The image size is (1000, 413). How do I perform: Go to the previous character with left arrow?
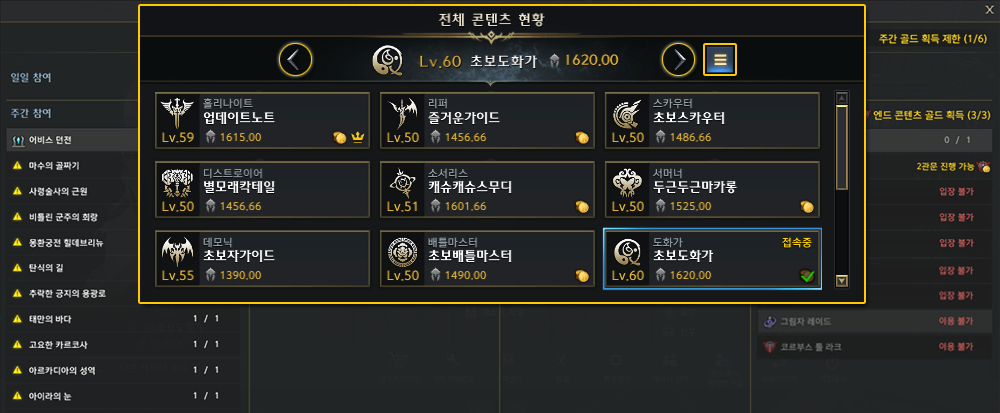tap(294, 60)
